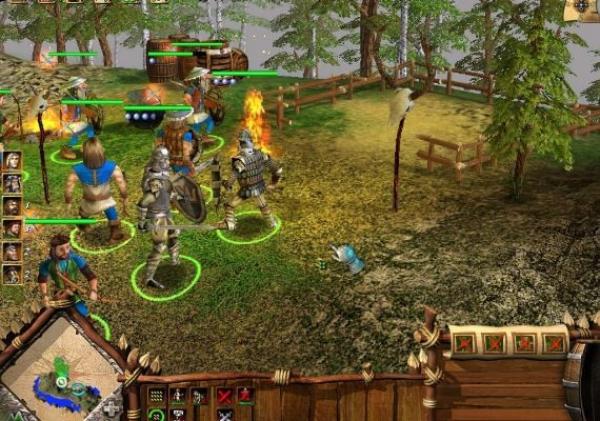
Task: Choose the red X cancel command
Action: [225, 396]
